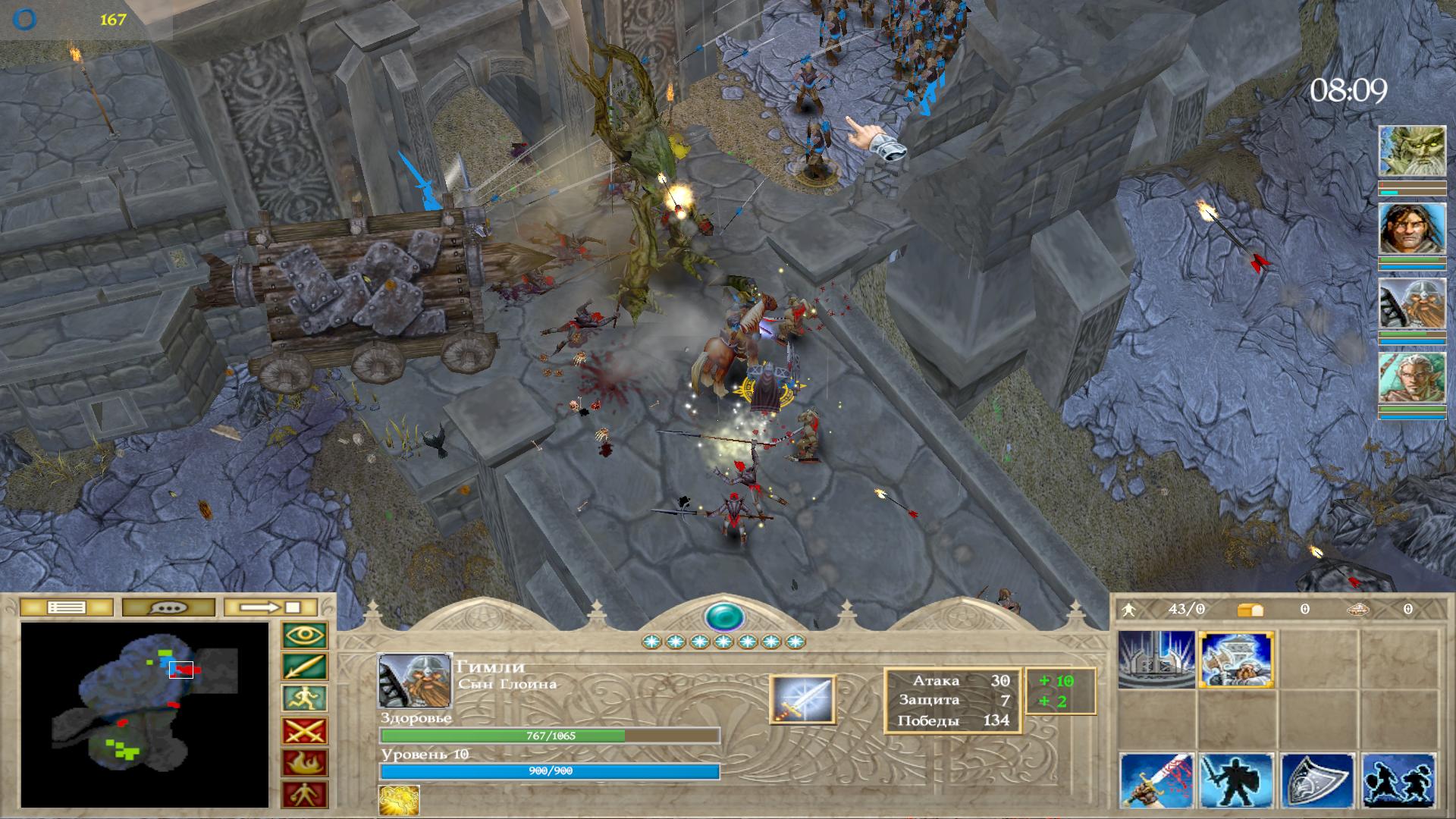
Task: Select the red standing figure command icon
Action: [304, 794]
